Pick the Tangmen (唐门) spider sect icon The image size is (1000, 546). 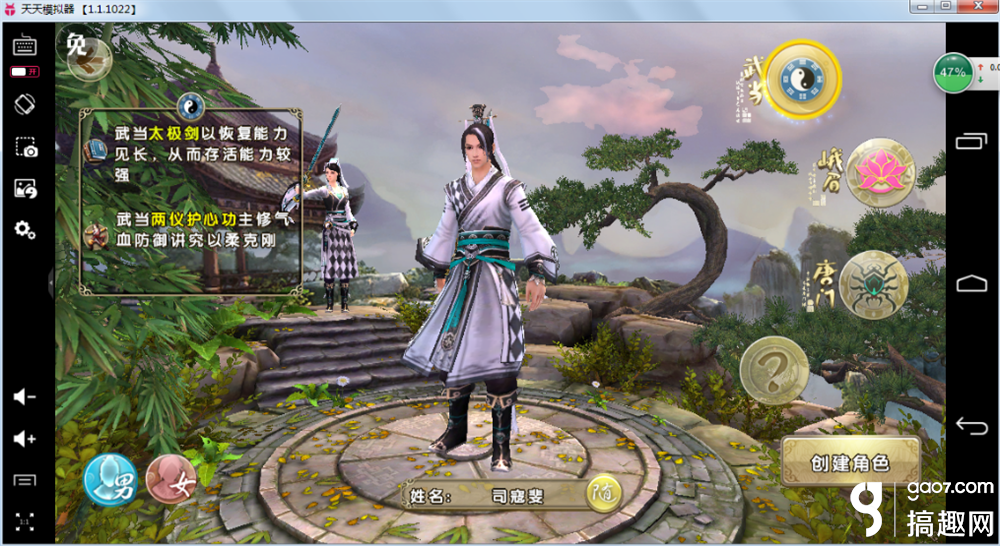(x=873, y=284)
